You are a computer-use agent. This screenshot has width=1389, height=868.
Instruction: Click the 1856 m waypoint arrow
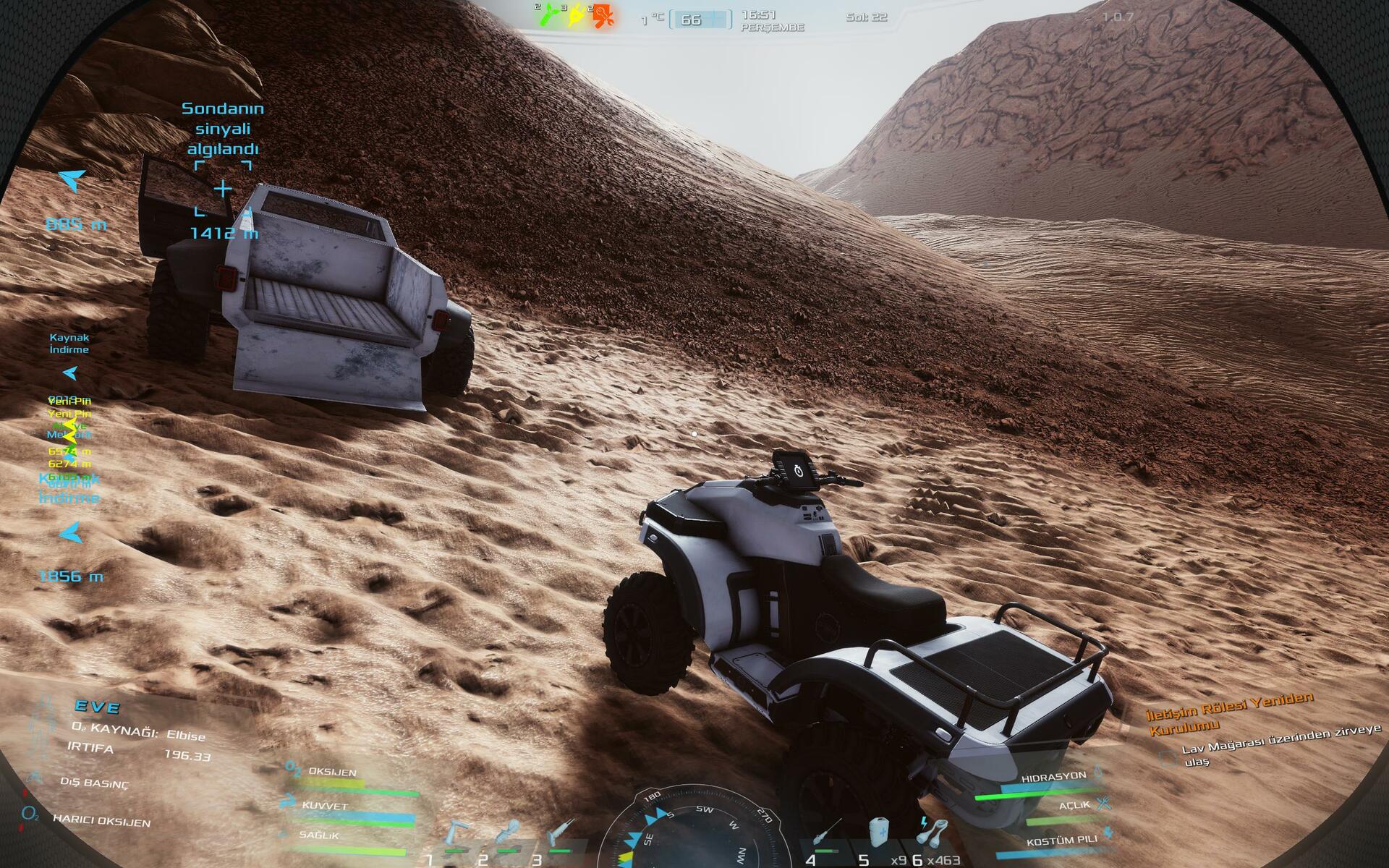71,534
